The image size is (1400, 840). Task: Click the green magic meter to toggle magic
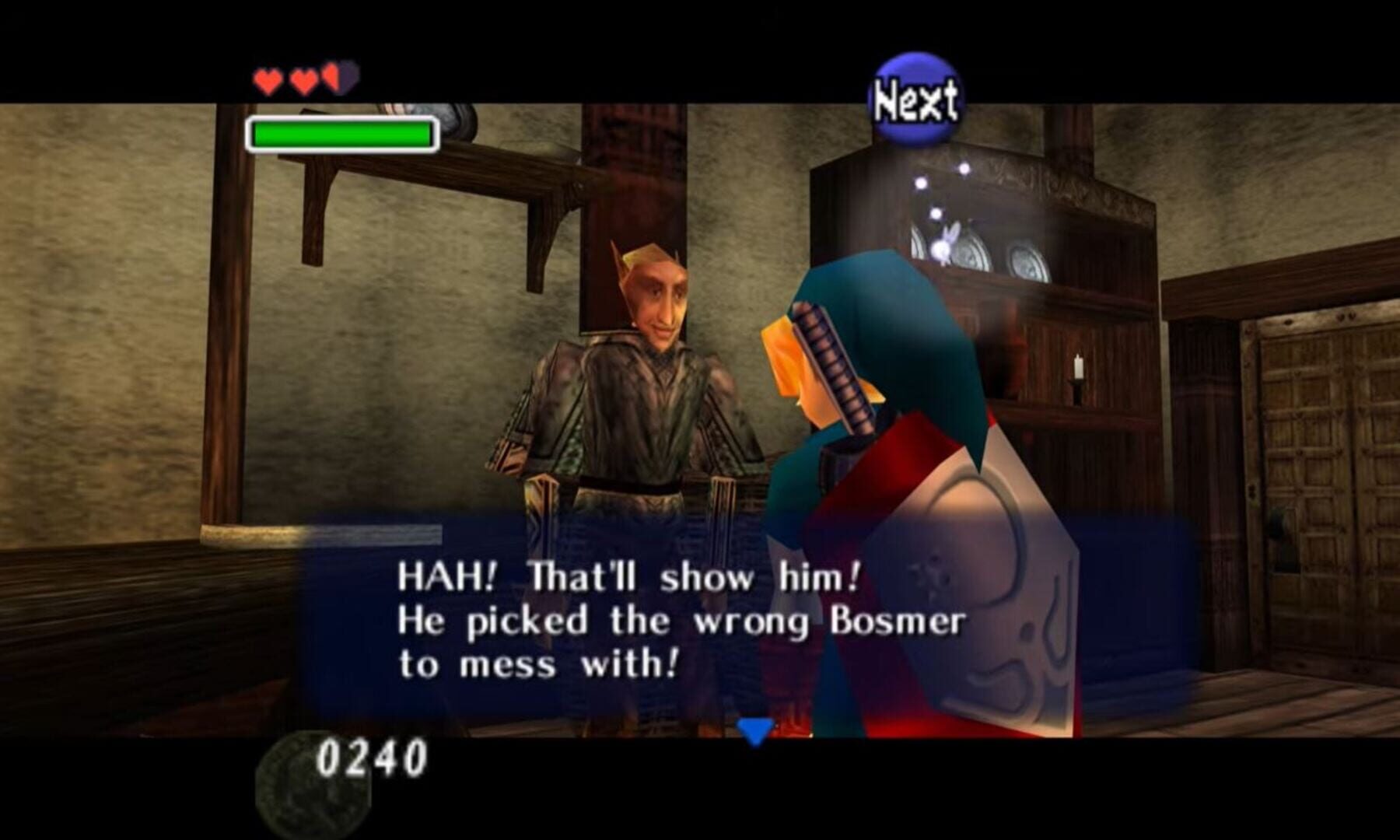point(341,133)
